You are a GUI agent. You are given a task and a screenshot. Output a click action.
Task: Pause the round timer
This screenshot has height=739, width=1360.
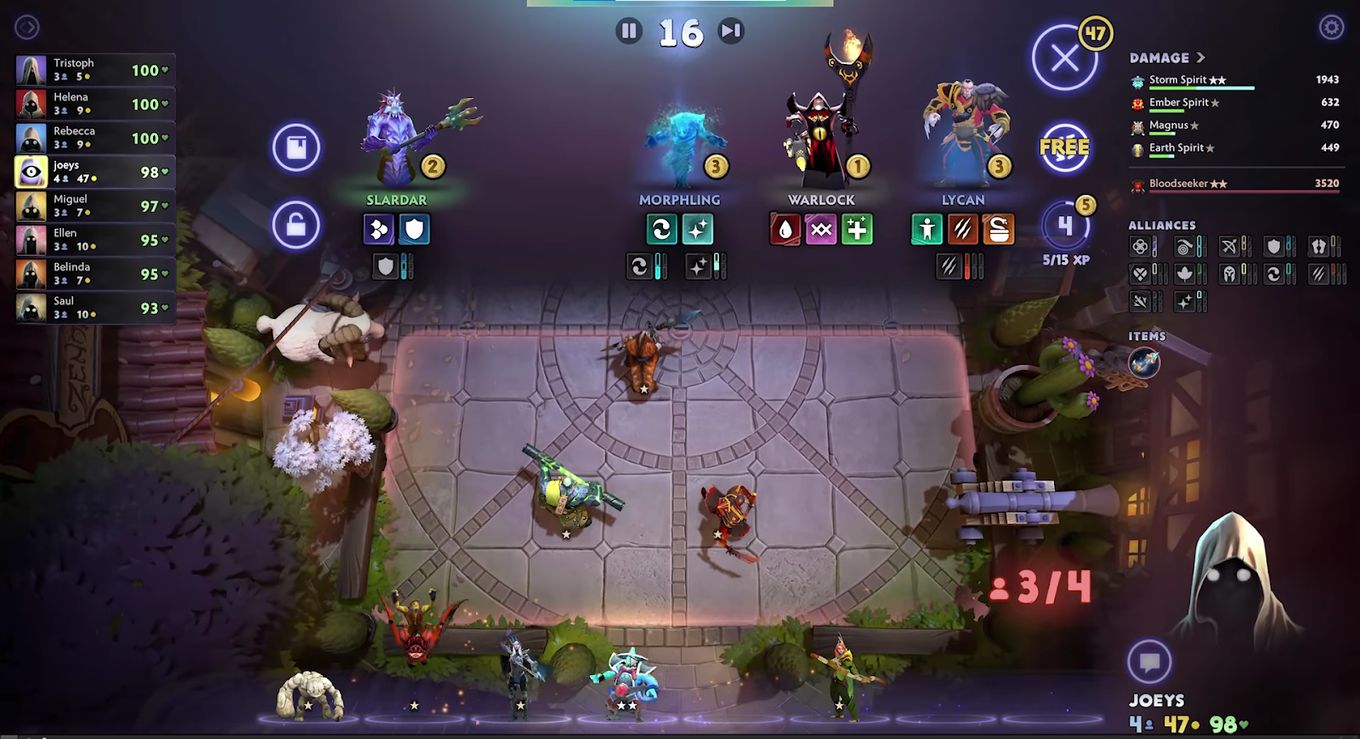click(x=629, y=31)
